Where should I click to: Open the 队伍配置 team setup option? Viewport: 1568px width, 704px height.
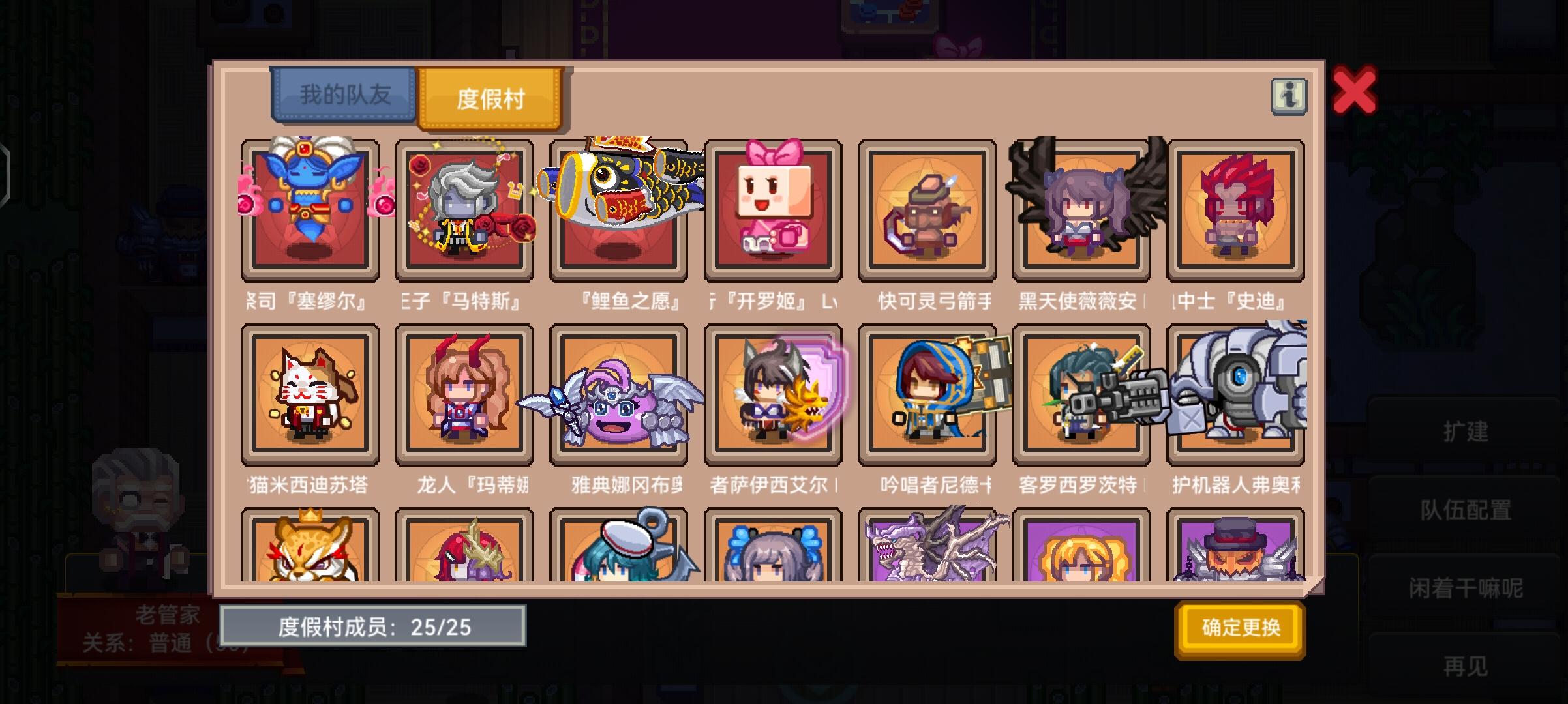1464,512
